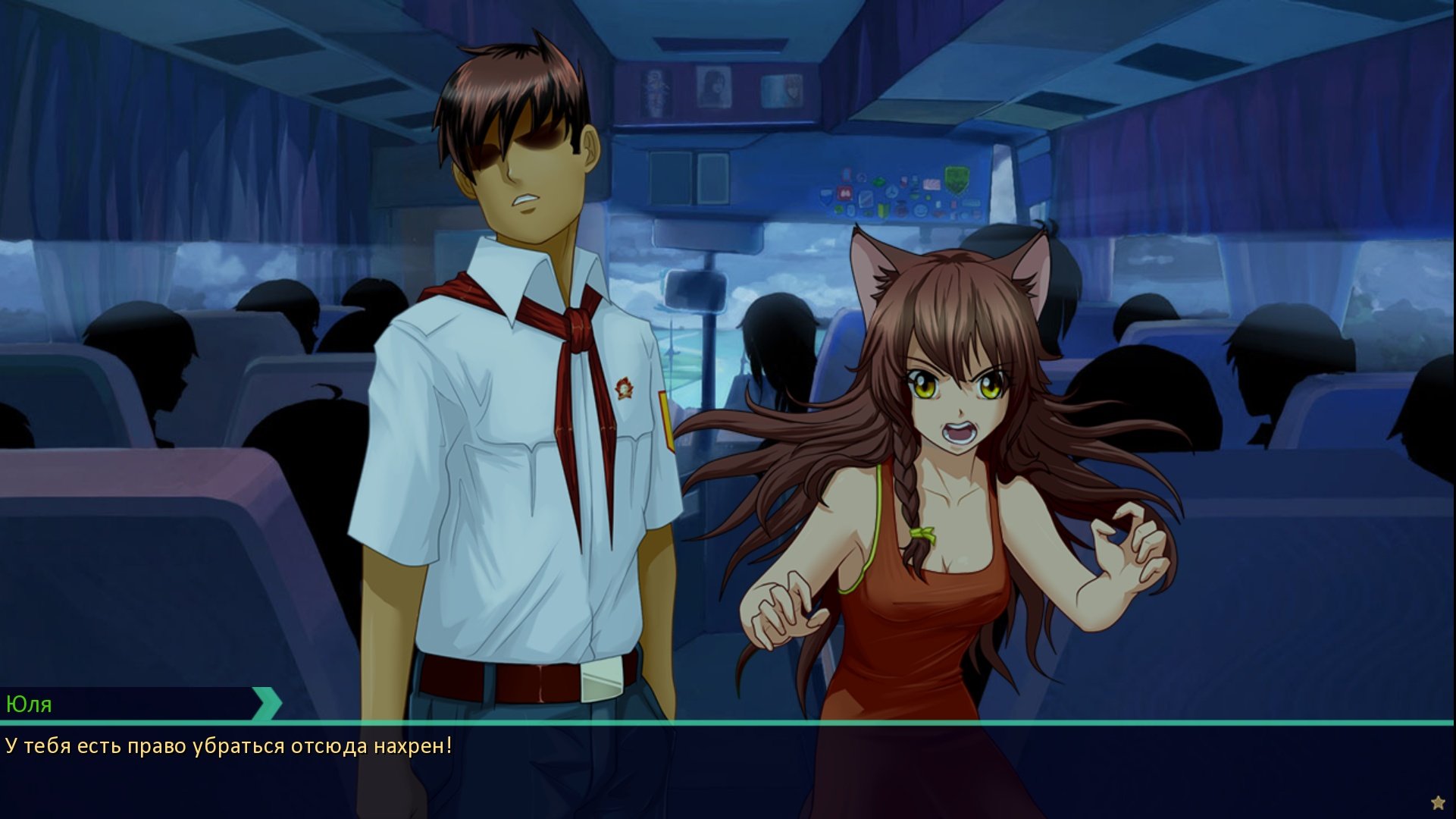Click the gold star icon
1456x819 pixels.
(1438, 802)
